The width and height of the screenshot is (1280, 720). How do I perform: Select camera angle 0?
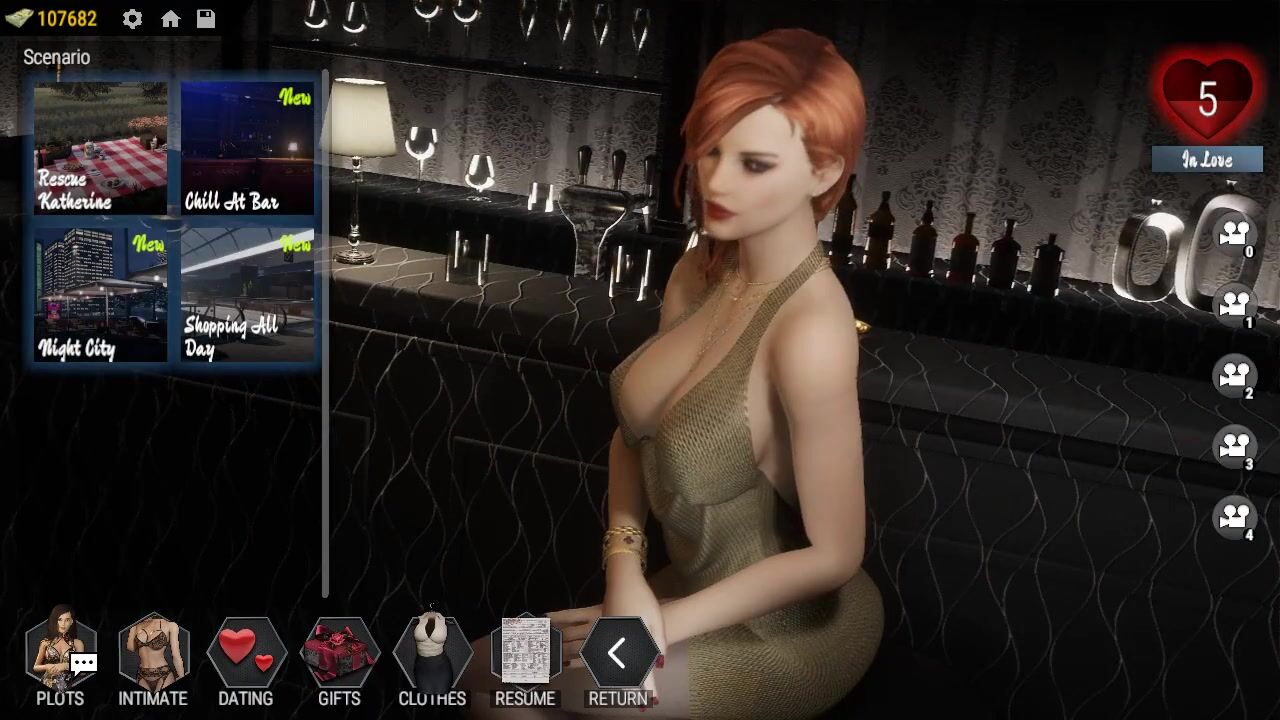(x=1234, y=235)
